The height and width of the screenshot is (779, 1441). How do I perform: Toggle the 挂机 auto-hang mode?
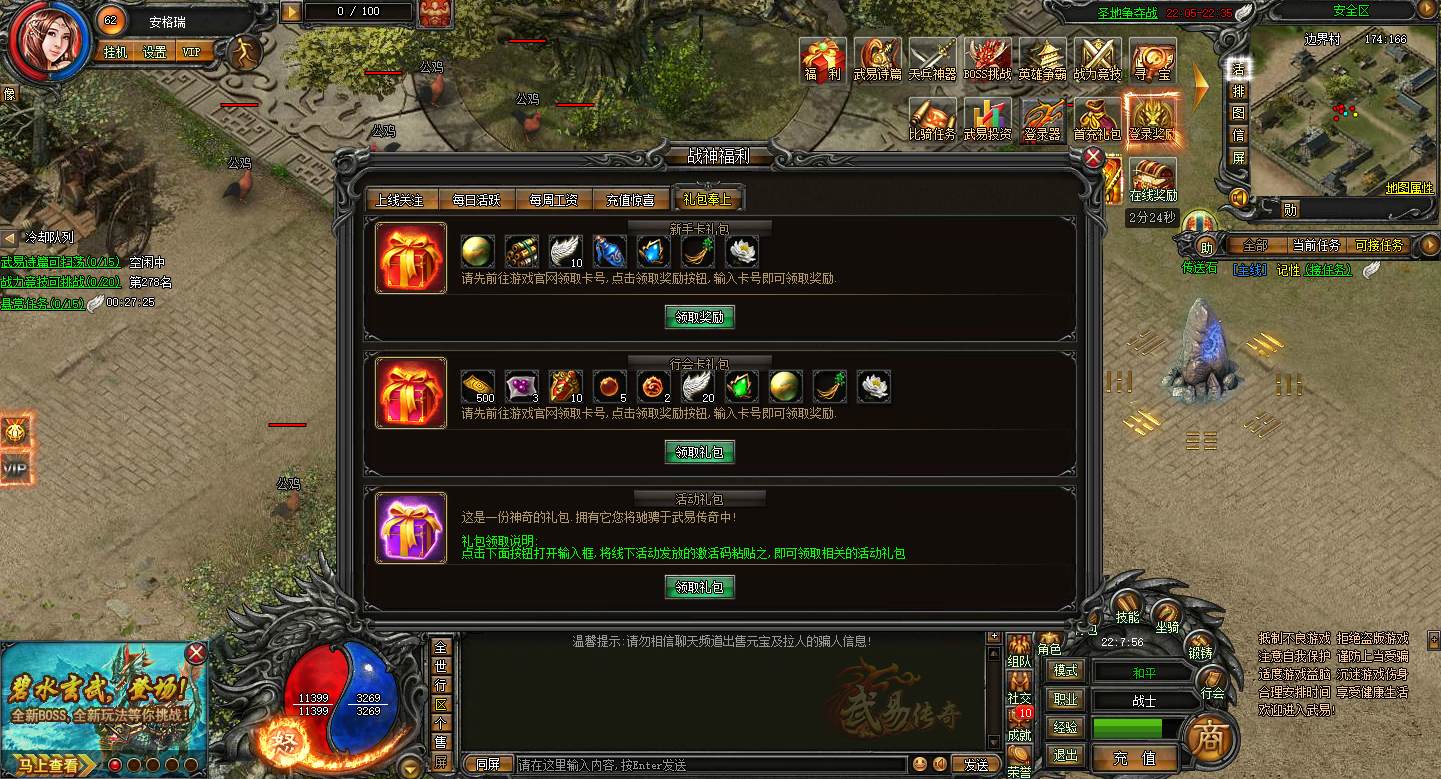click(113, 49)
